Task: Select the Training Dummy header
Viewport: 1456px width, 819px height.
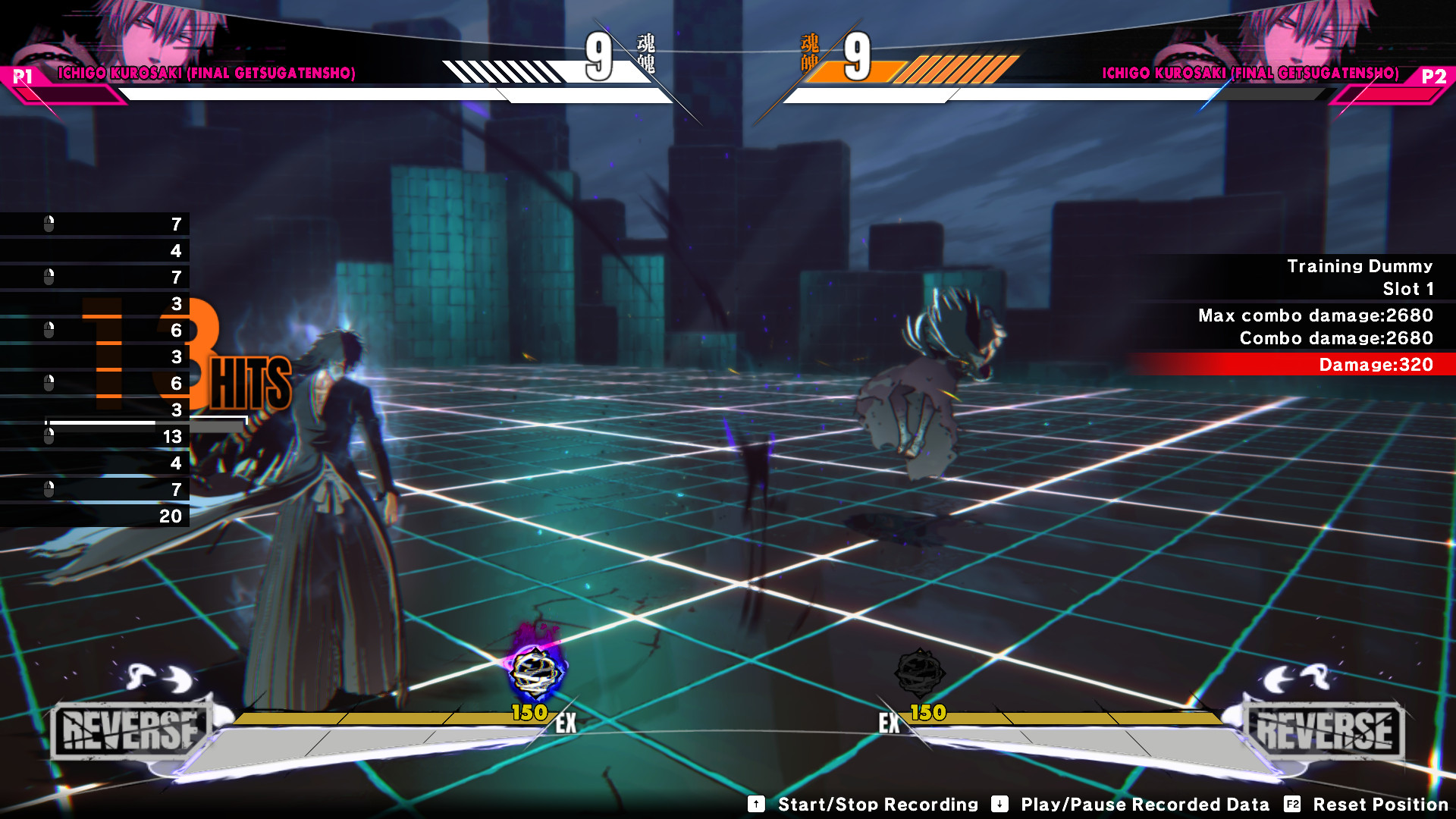Action: point(1360,265)
